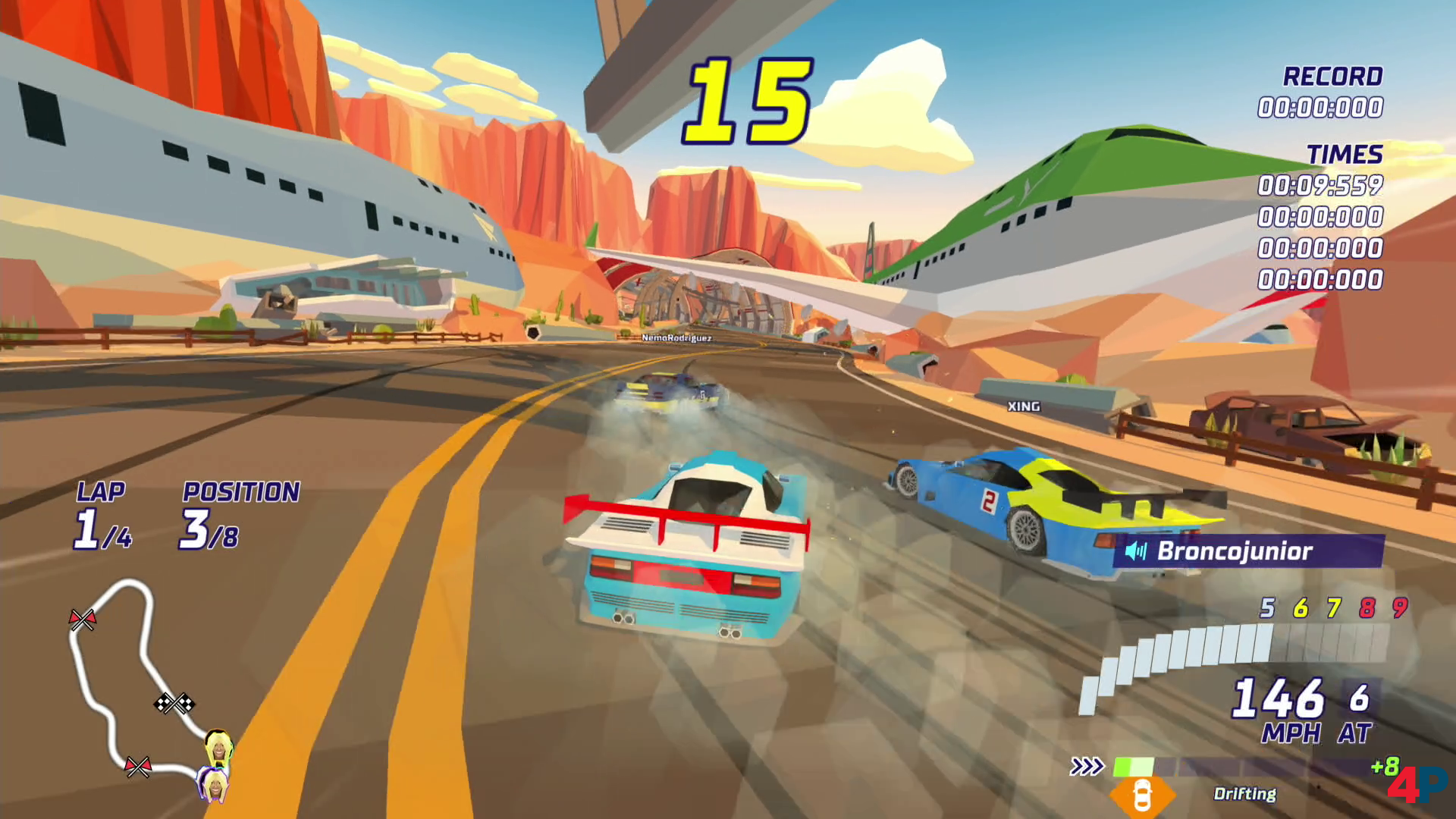Select the Broncojunior voice chat banner
The image size is (1456, 819).
click(x=1248, y=551)
